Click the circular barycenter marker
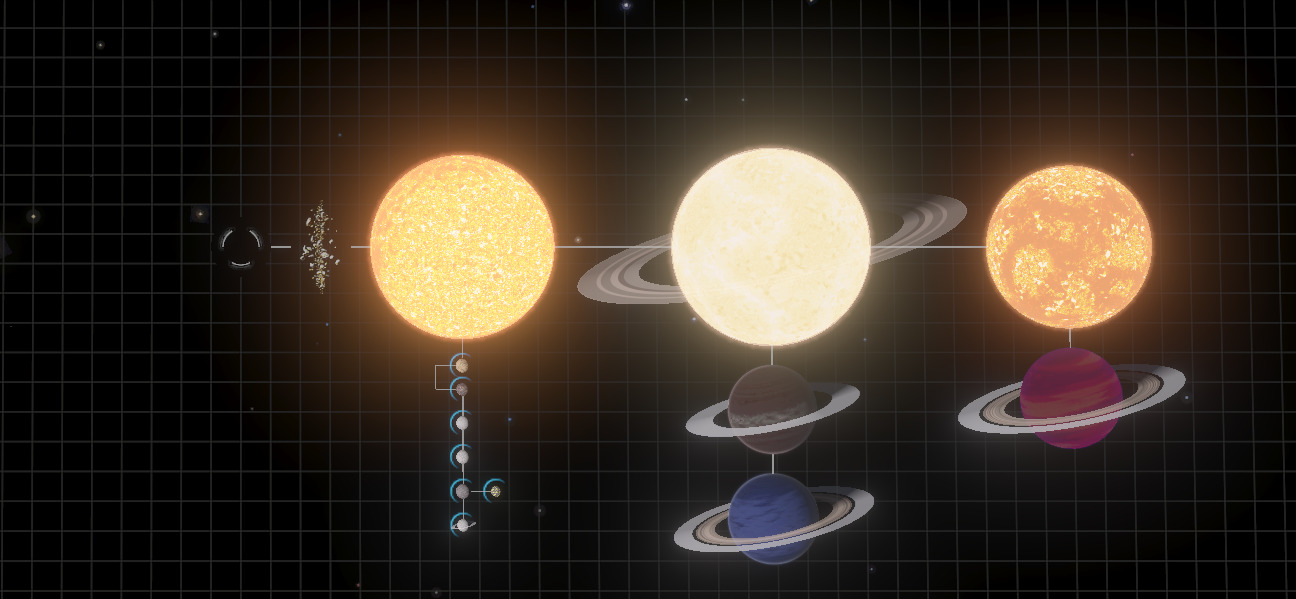The height and width of the screenshot is (599, 1296). click(240, 246)
